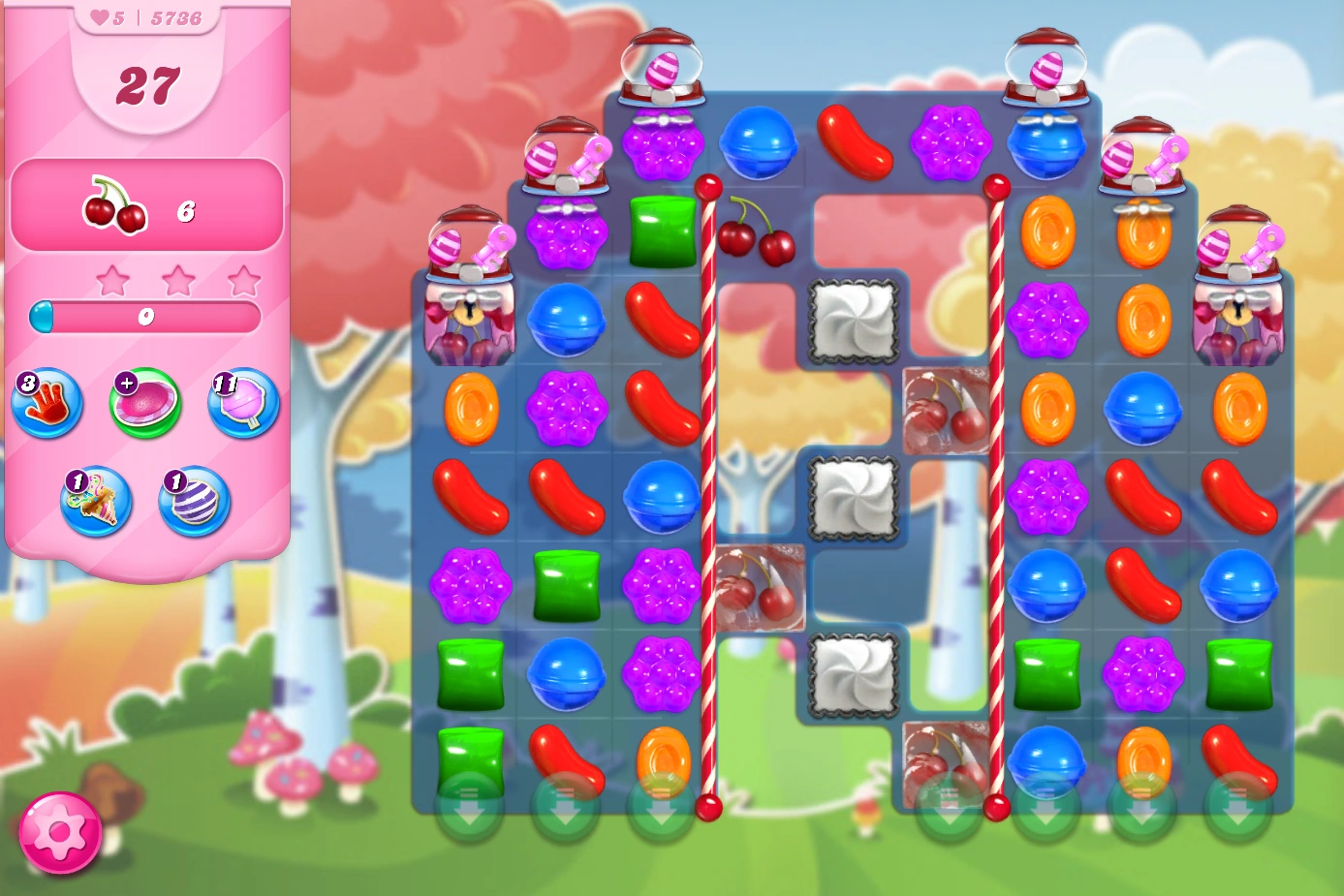Use the lollipop hammer booster
Screen dimensions: 1344x896
[242, 404]
